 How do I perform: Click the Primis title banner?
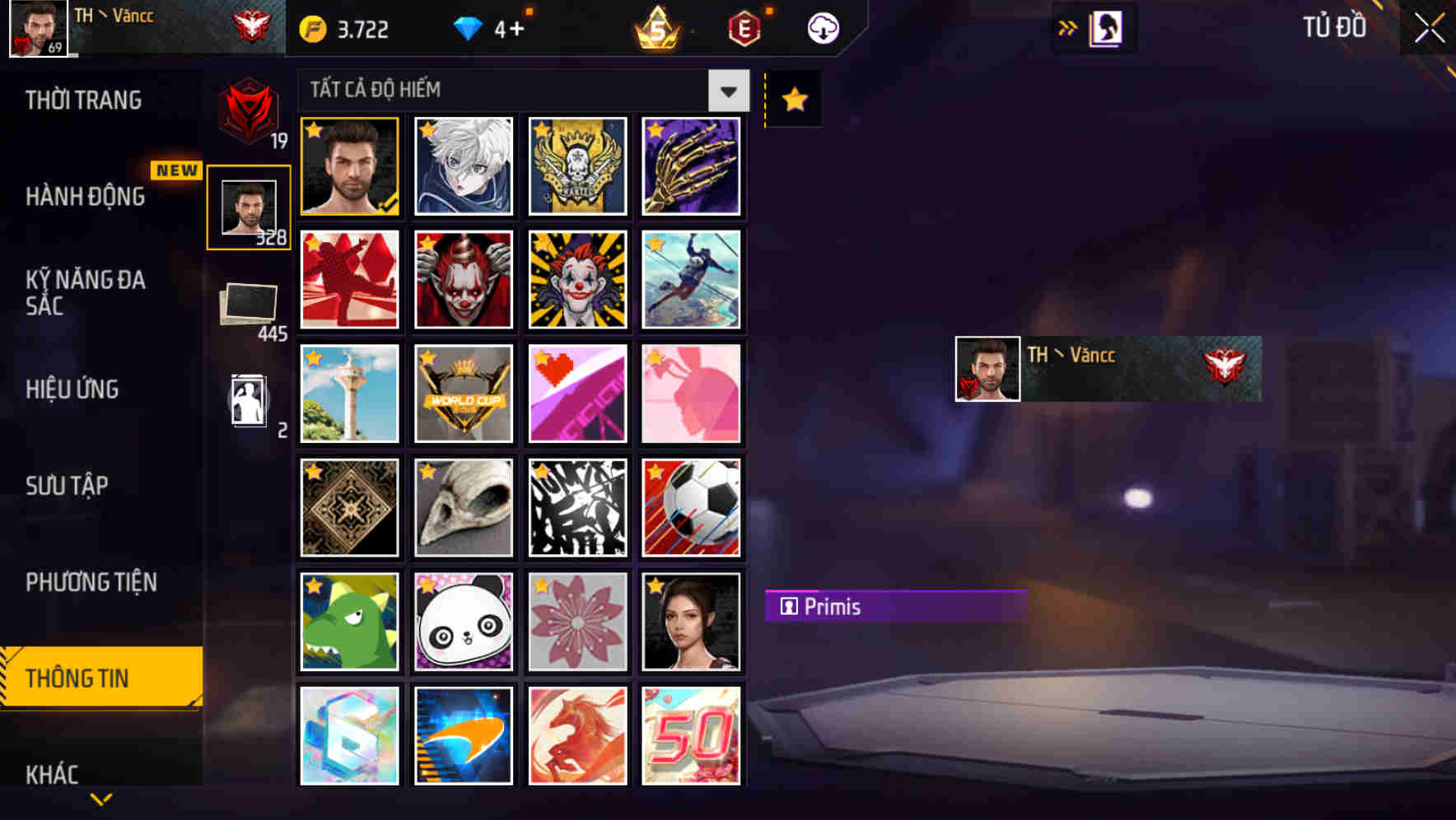[x=898, y=607]
